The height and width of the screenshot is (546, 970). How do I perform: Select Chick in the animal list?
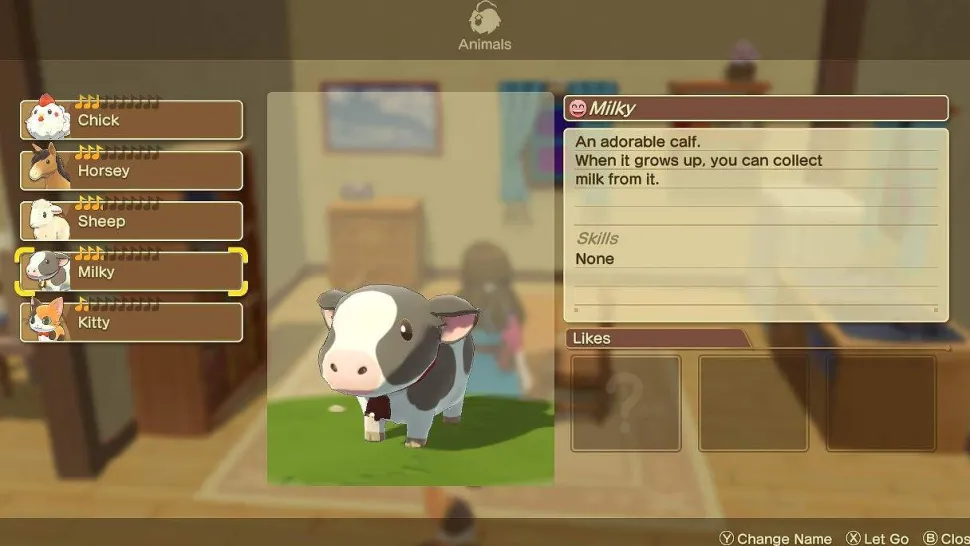132,120
